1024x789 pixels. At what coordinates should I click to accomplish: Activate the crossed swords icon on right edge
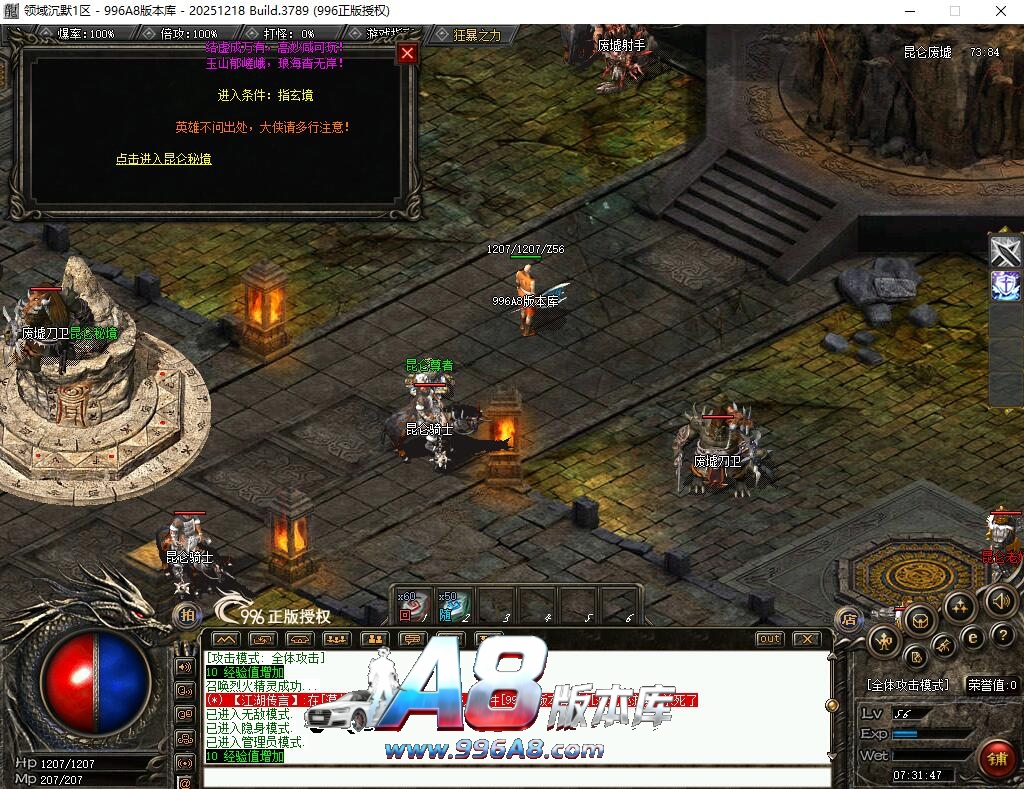pyautogui.click(x=1005, y=253)
